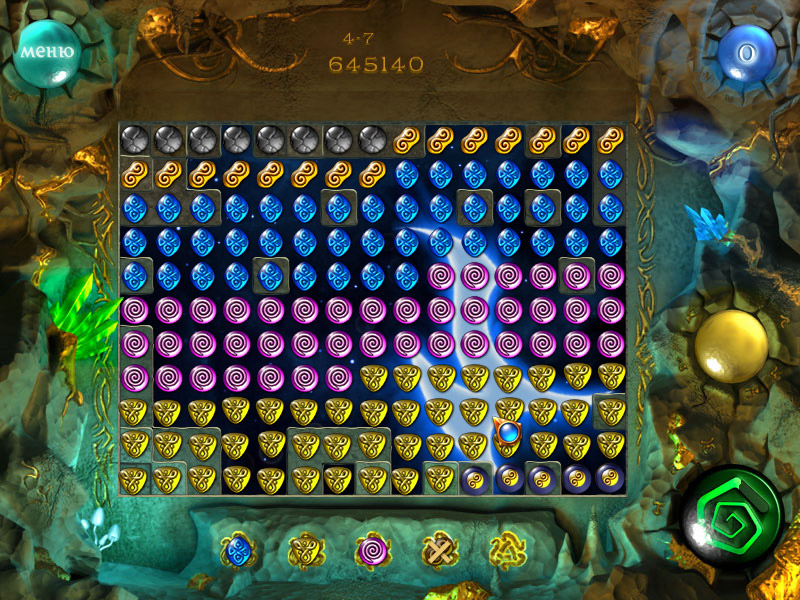Click the golden sphere power-up

[x=731, y=346]
